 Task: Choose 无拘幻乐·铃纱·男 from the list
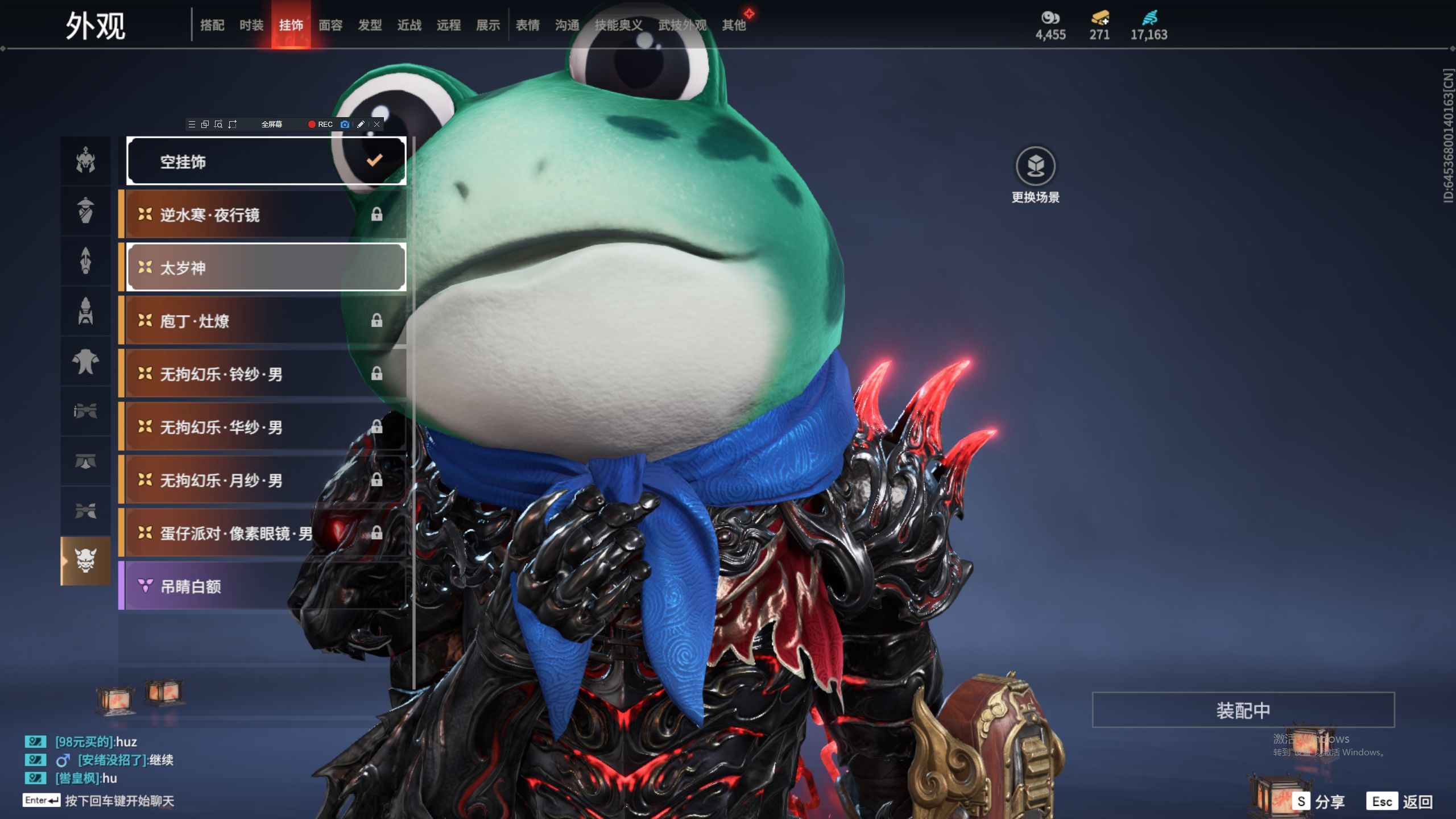point(265,374)
